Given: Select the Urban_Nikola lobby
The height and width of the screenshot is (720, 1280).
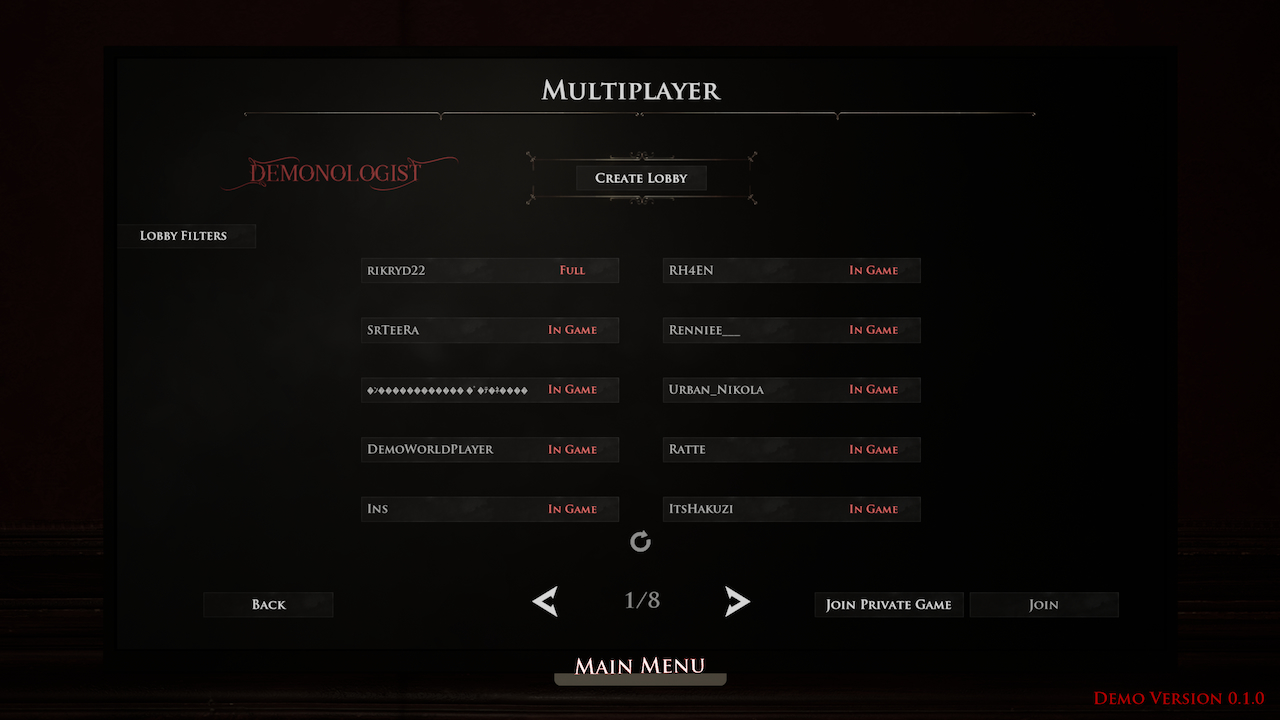Looking at the screenshot, I should tap(791, 389).
